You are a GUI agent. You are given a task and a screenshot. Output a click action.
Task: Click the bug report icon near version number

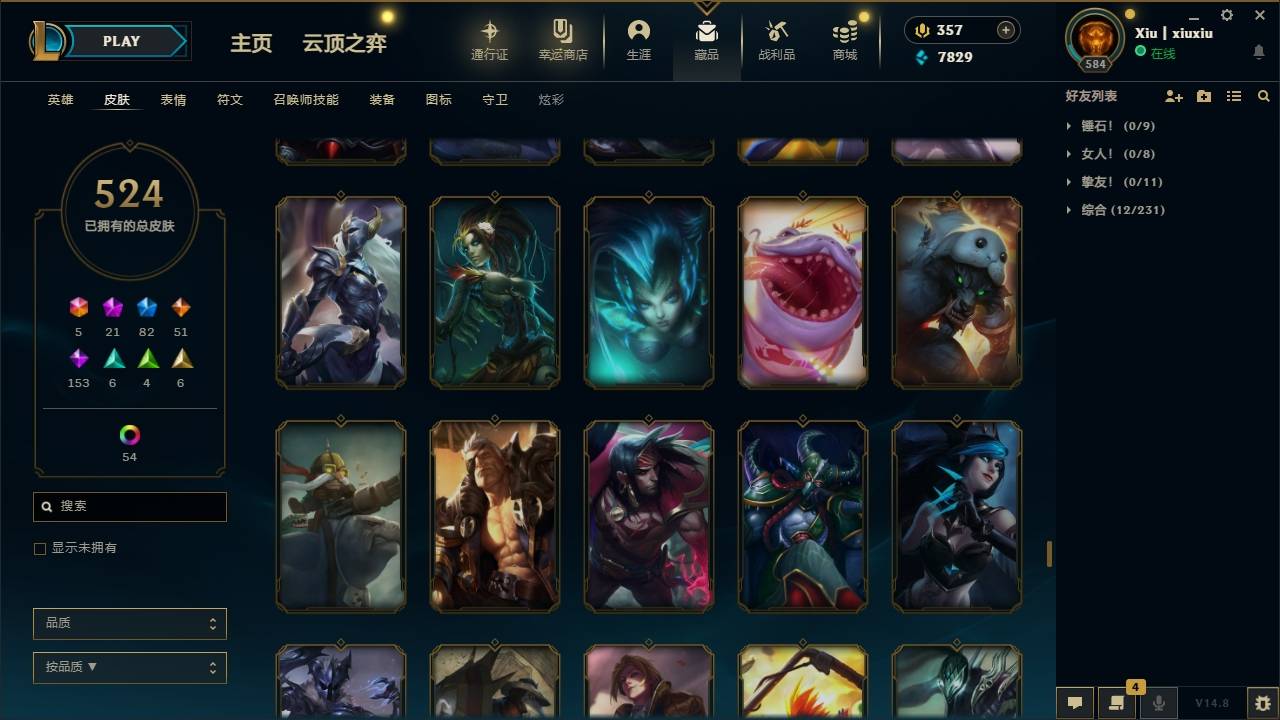coord(1258,703)
